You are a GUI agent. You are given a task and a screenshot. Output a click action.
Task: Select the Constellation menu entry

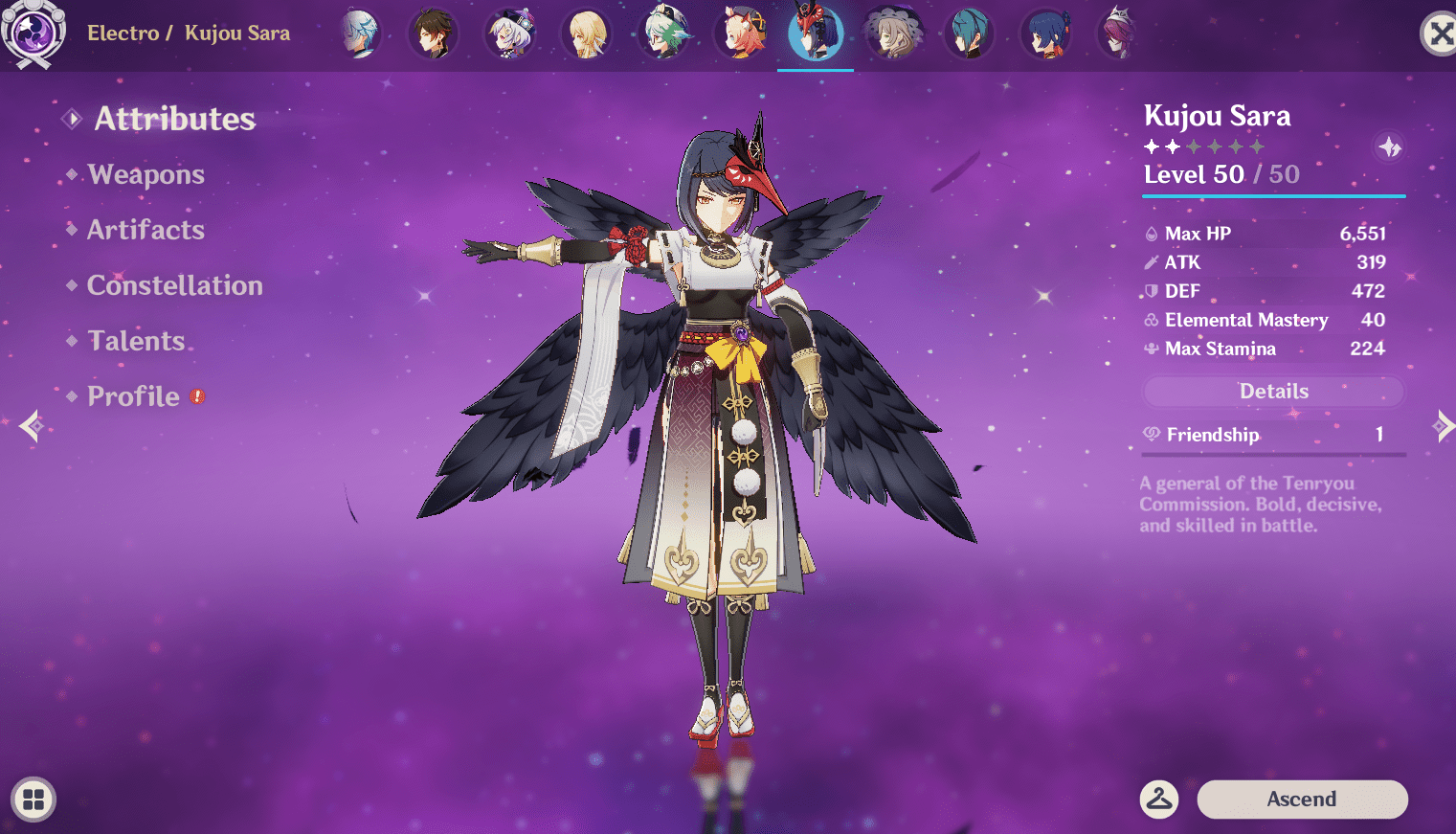[174, 285]
